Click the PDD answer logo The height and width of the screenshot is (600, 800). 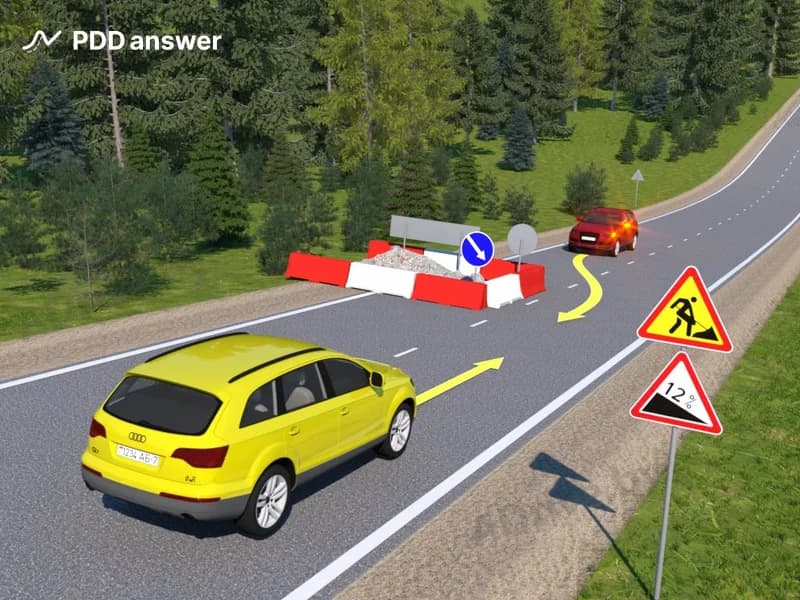122,41
